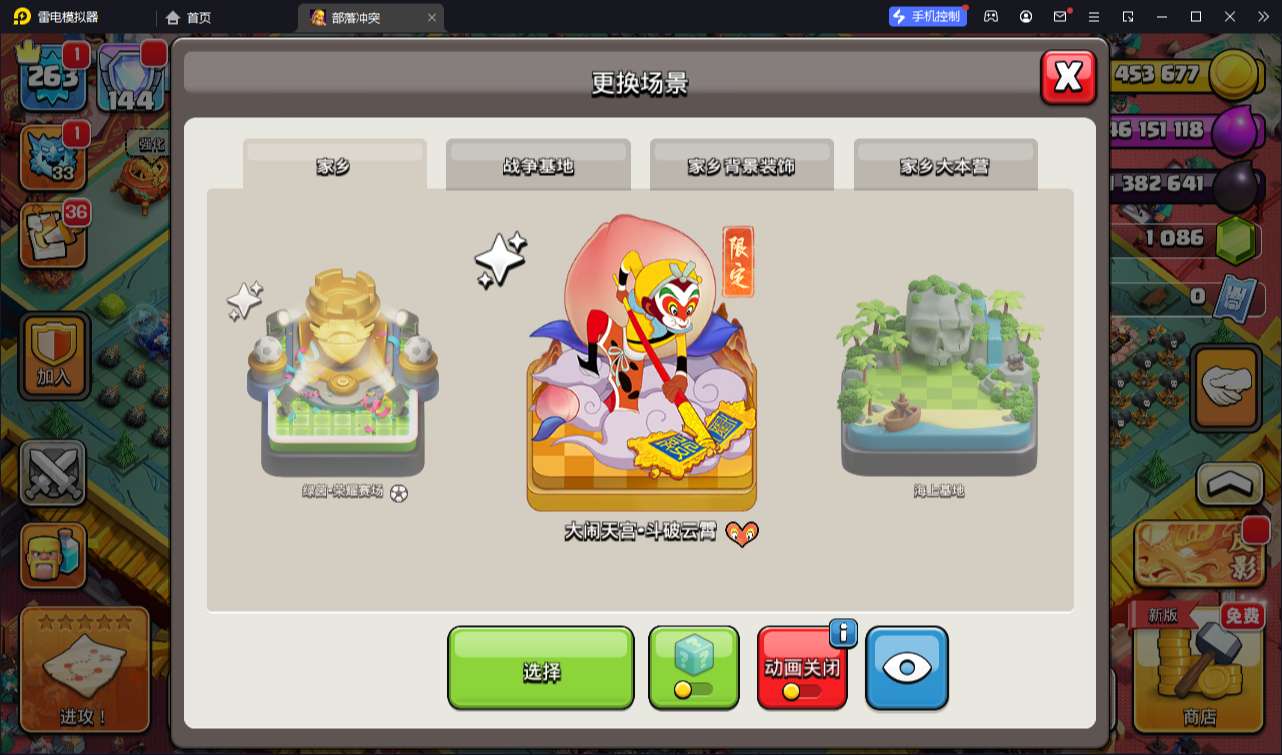The image size is (1282, 755).
Task: Toggle the blue eye scene visibility button
Action: tap(906, 668)
